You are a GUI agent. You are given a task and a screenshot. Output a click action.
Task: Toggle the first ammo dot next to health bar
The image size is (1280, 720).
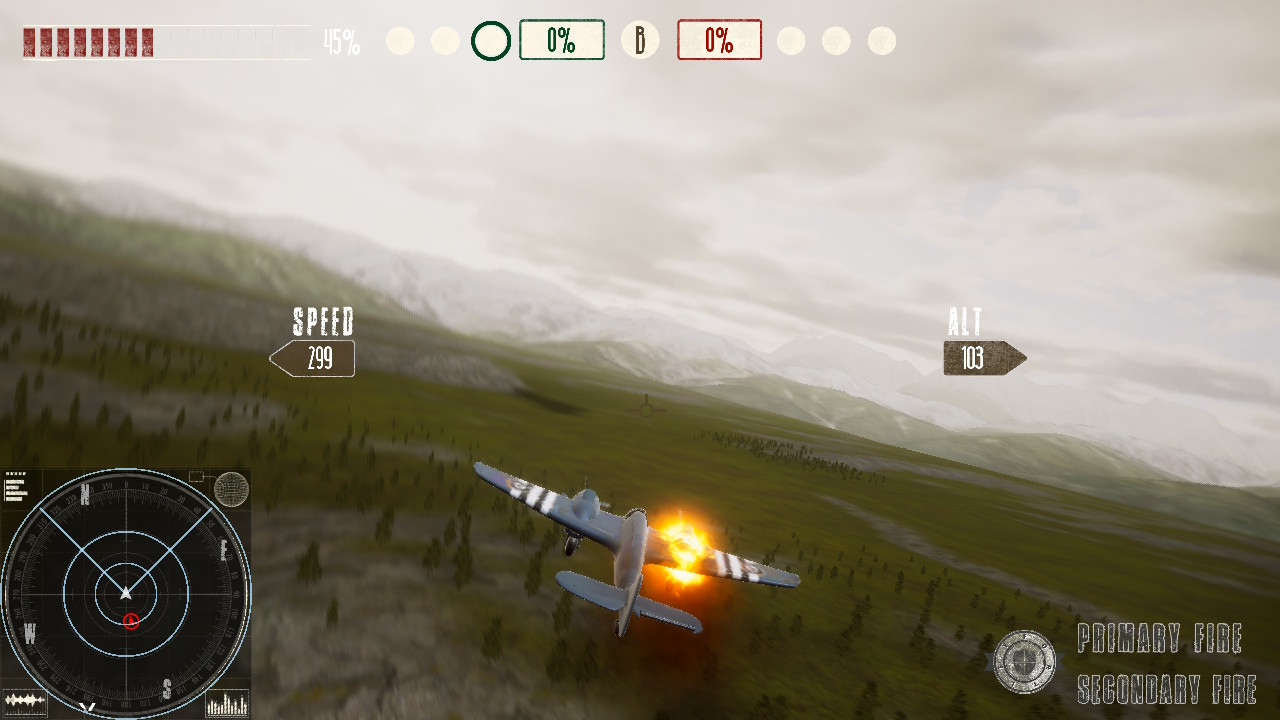[x=399, y=40]
